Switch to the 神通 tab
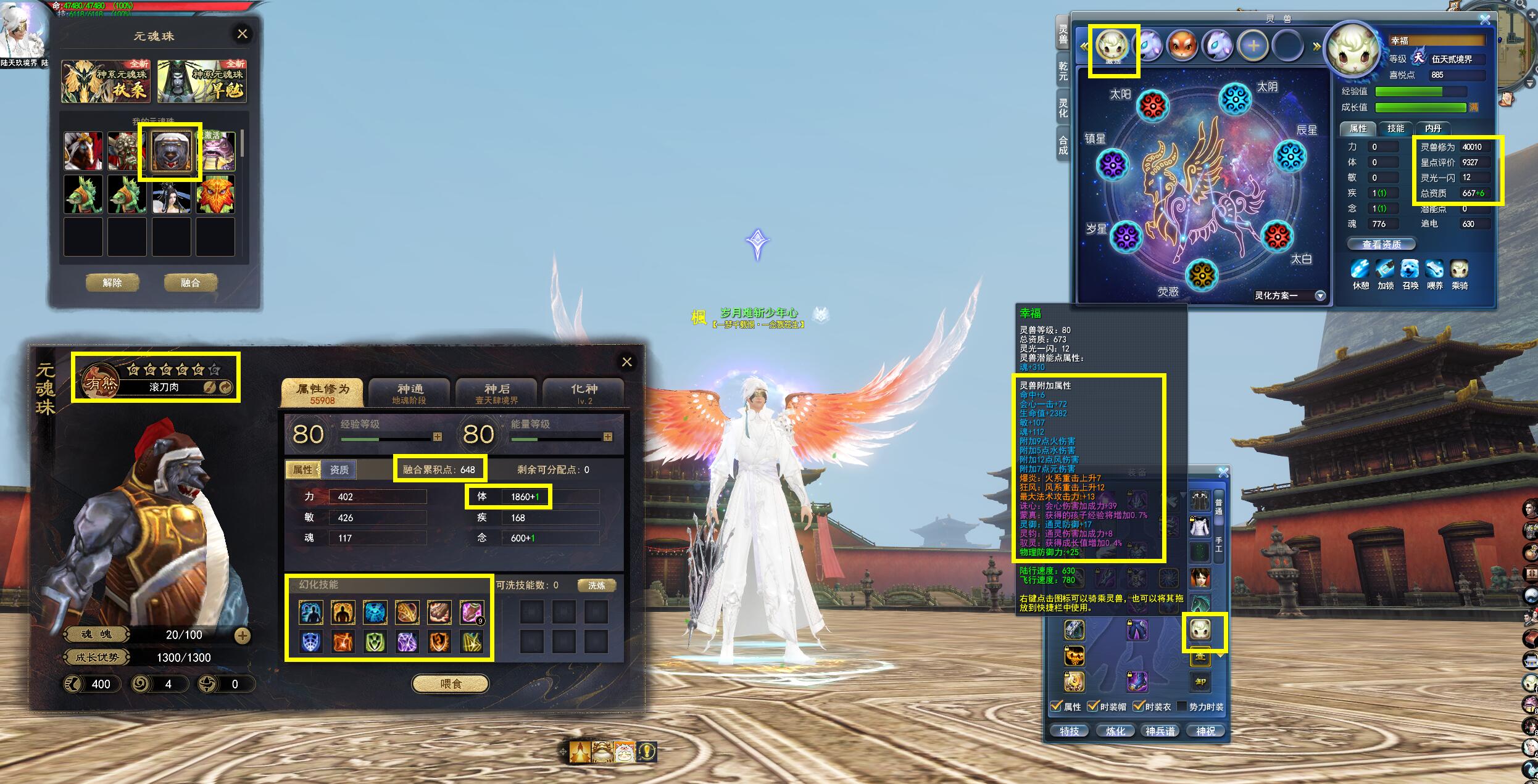The height and width of the screenshot is (784, 1538). point(410,393)
